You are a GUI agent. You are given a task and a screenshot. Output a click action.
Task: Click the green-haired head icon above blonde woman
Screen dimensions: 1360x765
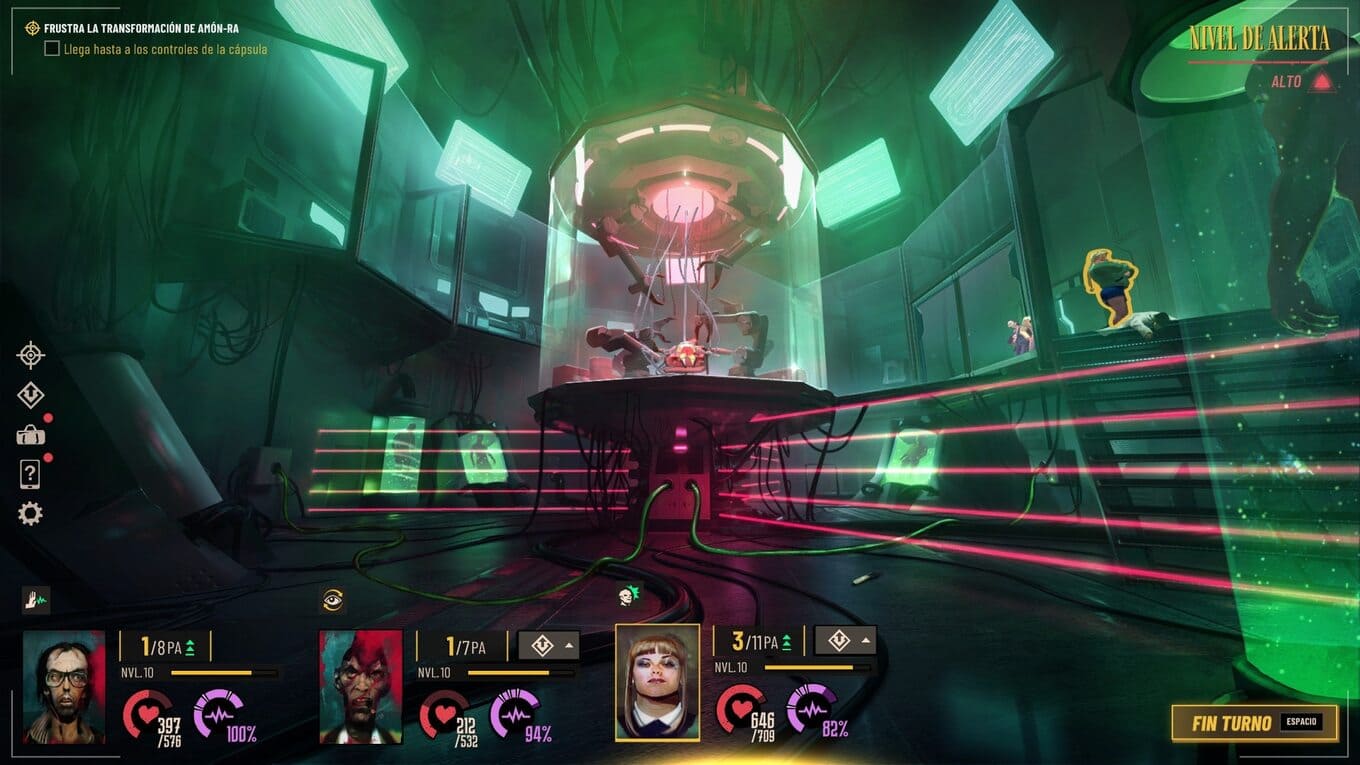pos(629,597)
